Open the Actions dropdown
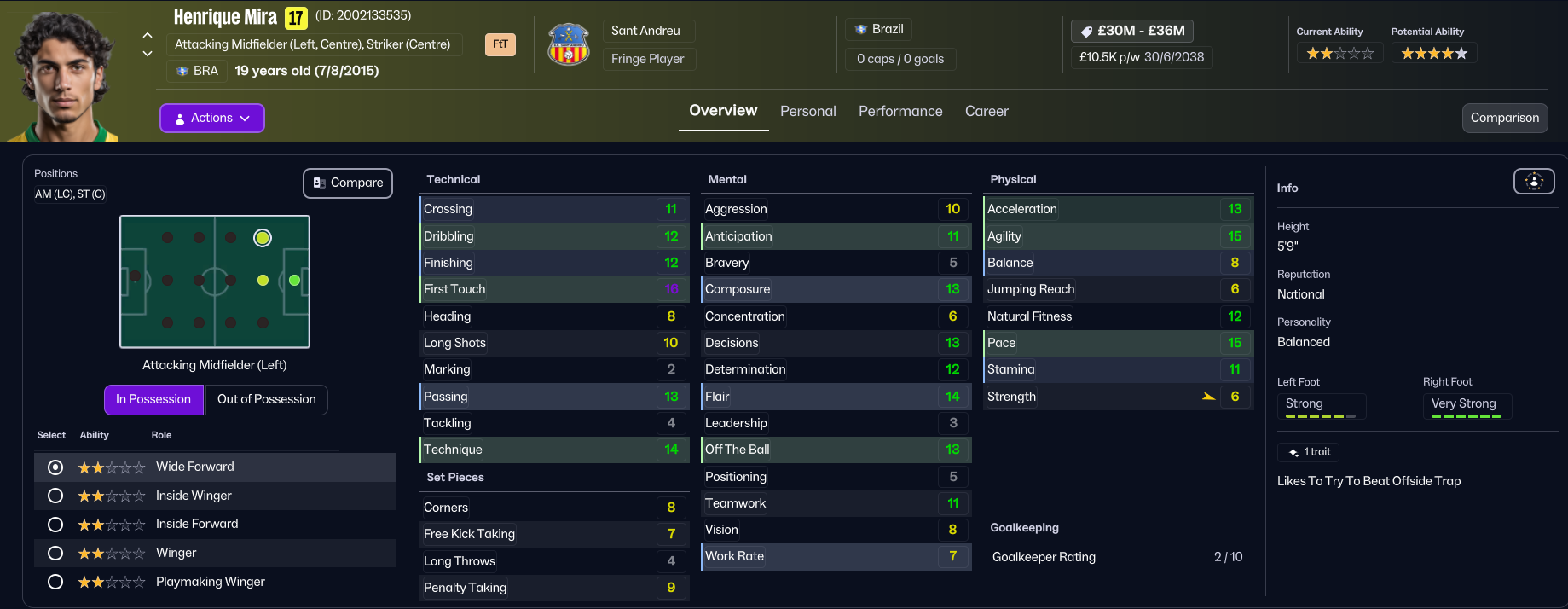1568x609 pixels. click(212, 118)
